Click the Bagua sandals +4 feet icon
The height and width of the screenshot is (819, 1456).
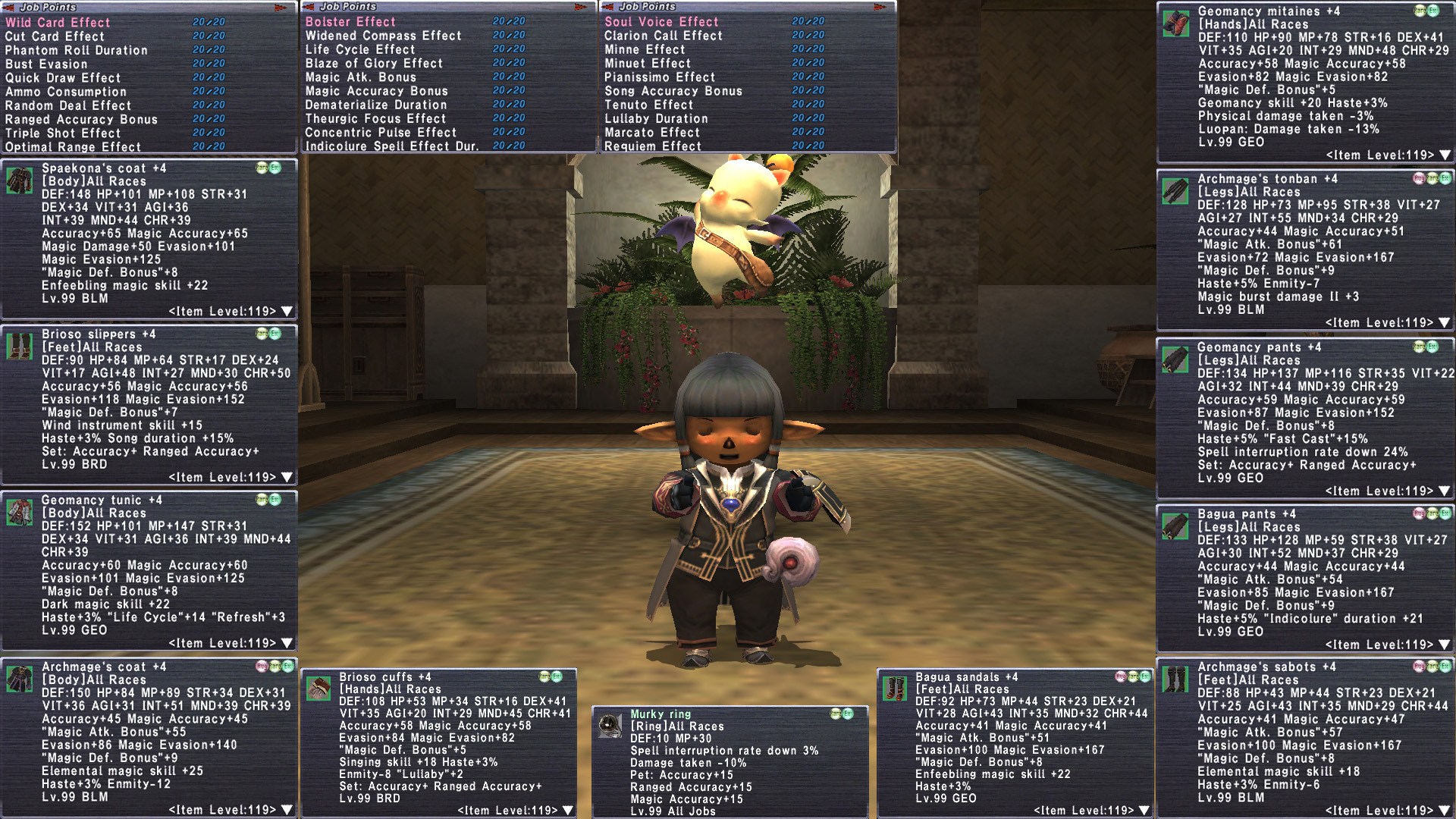(x=895, y=689)
